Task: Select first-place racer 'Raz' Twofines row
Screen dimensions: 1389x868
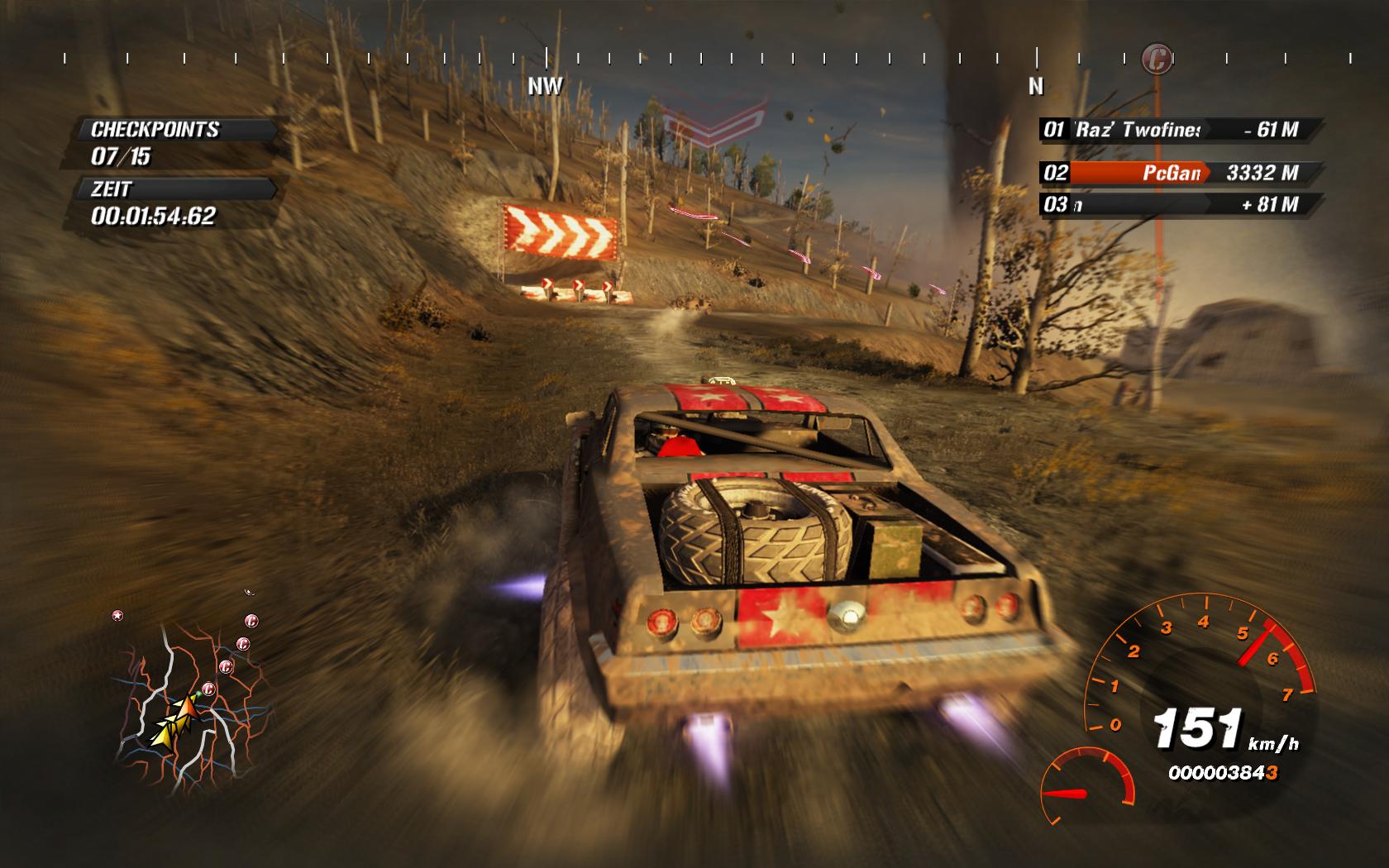Action: tap(1178, 129)
